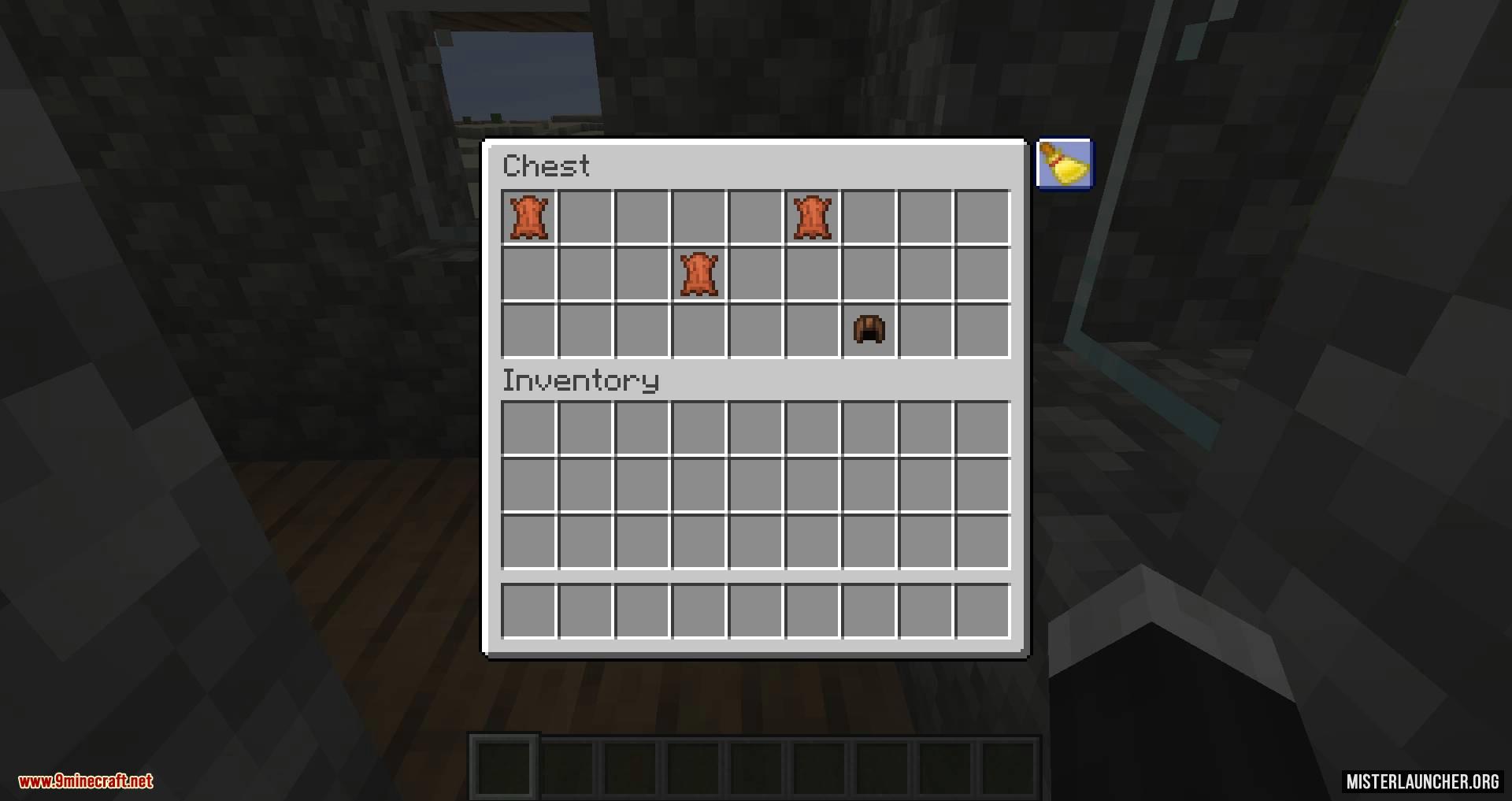Select the leather in the first chest slot
Screen dimensions: 1512x801
(x=529, y=217)
